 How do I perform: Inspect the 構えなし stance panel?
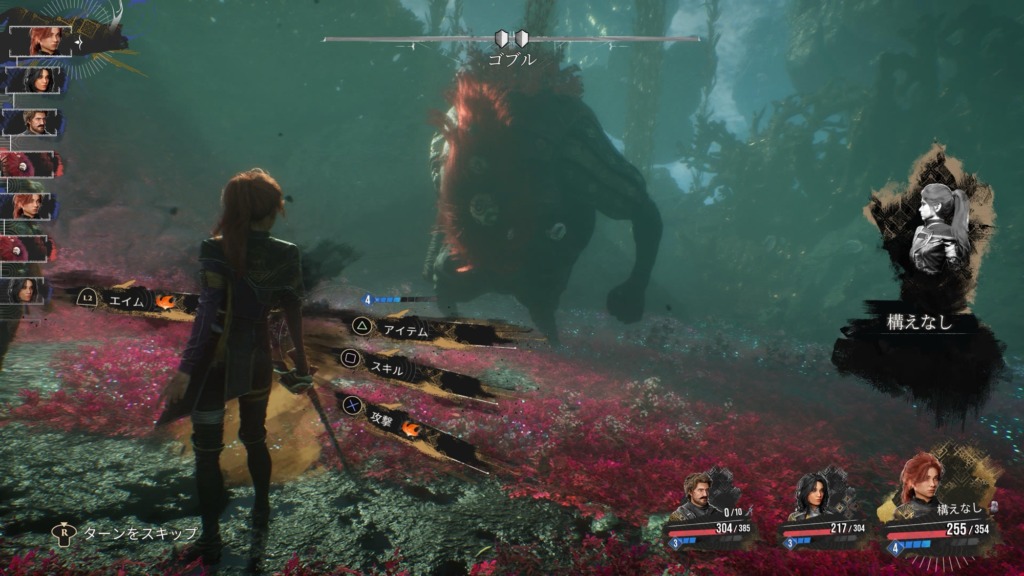(919, 323)
